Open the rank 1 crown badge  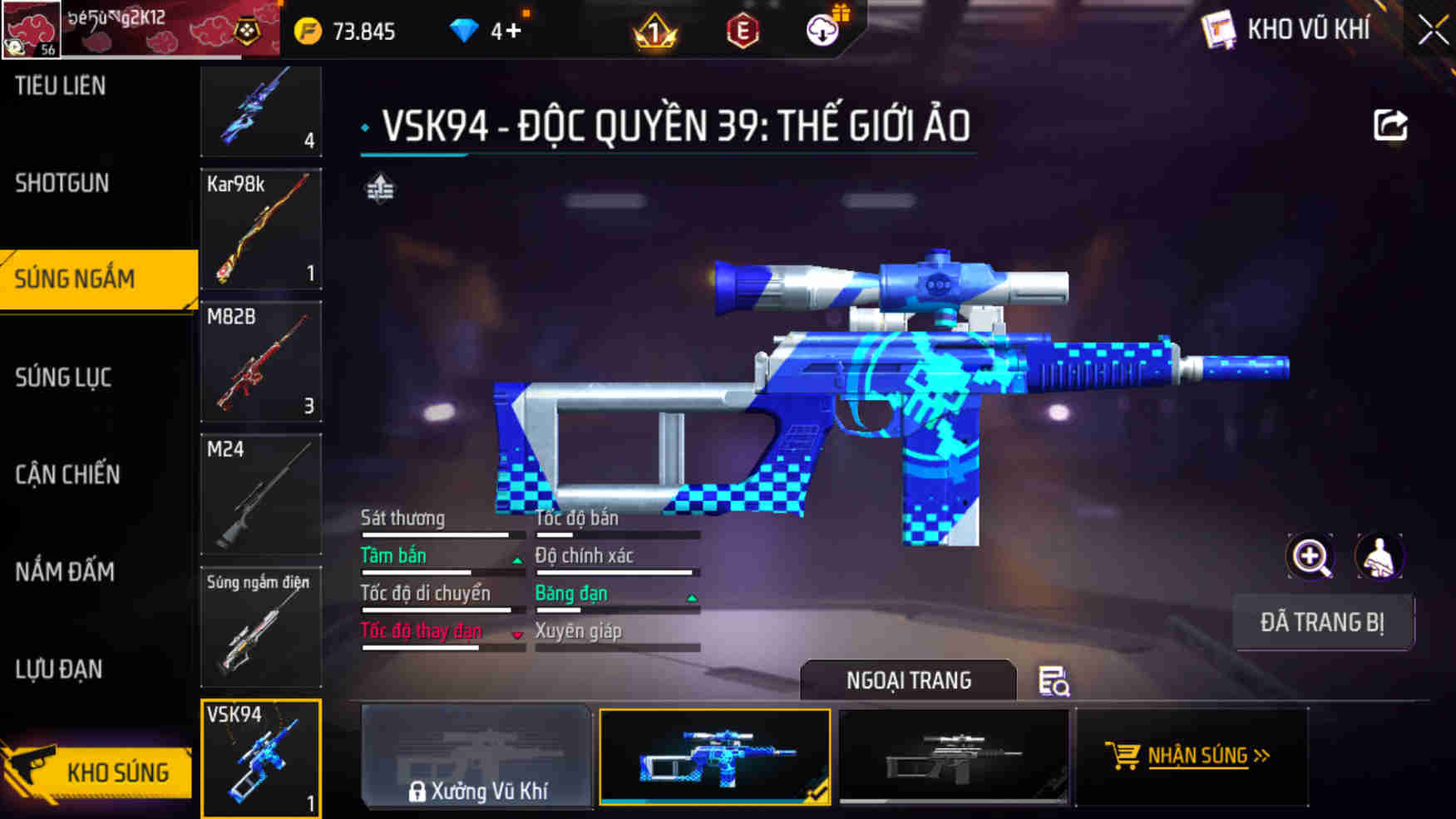click(x=657, y=31)
